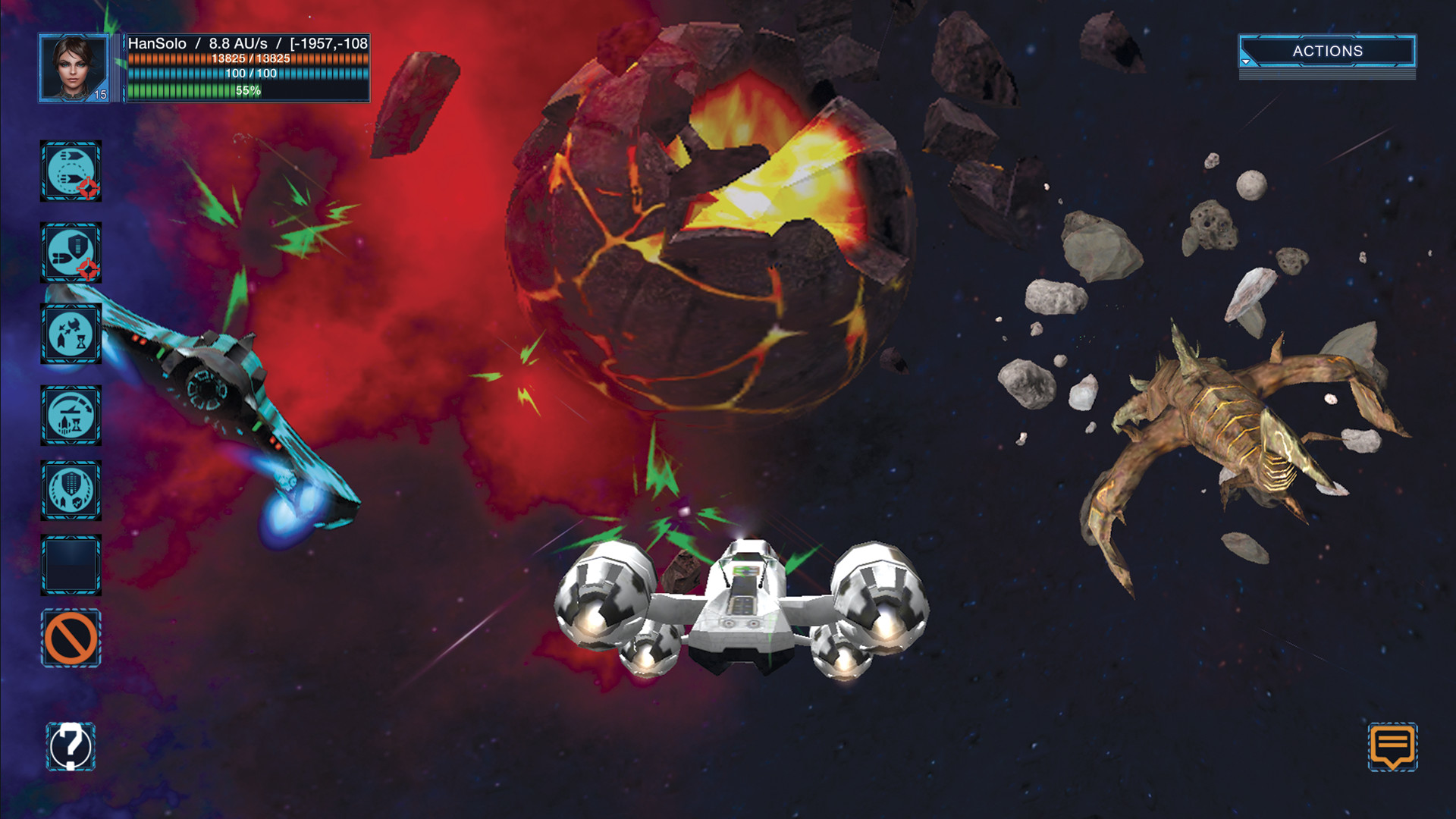
Task: Click the HanSolo name label
Action: [x=158, y=43]
